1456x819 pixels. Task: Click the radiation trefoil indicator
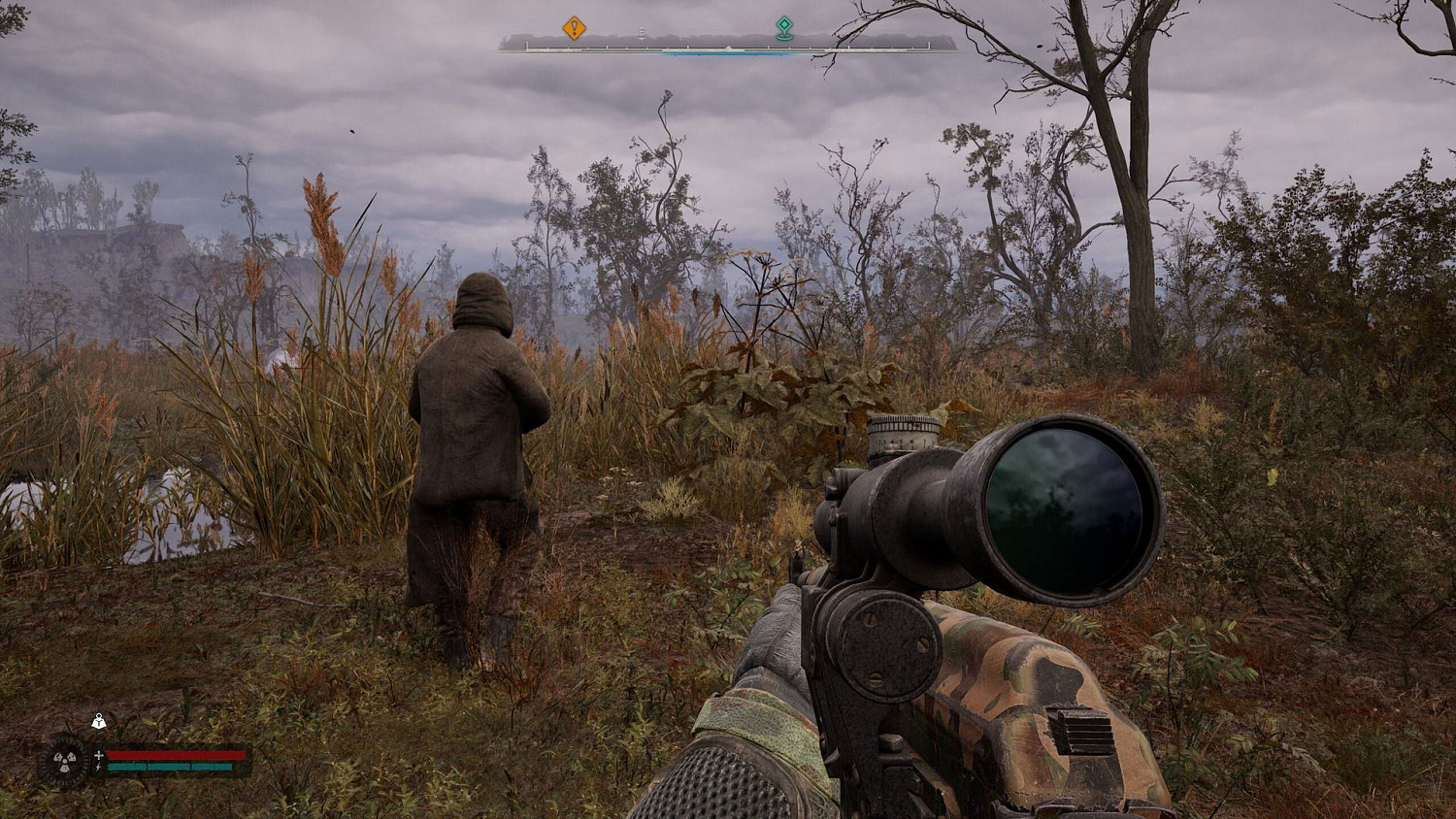coord(67,760)
